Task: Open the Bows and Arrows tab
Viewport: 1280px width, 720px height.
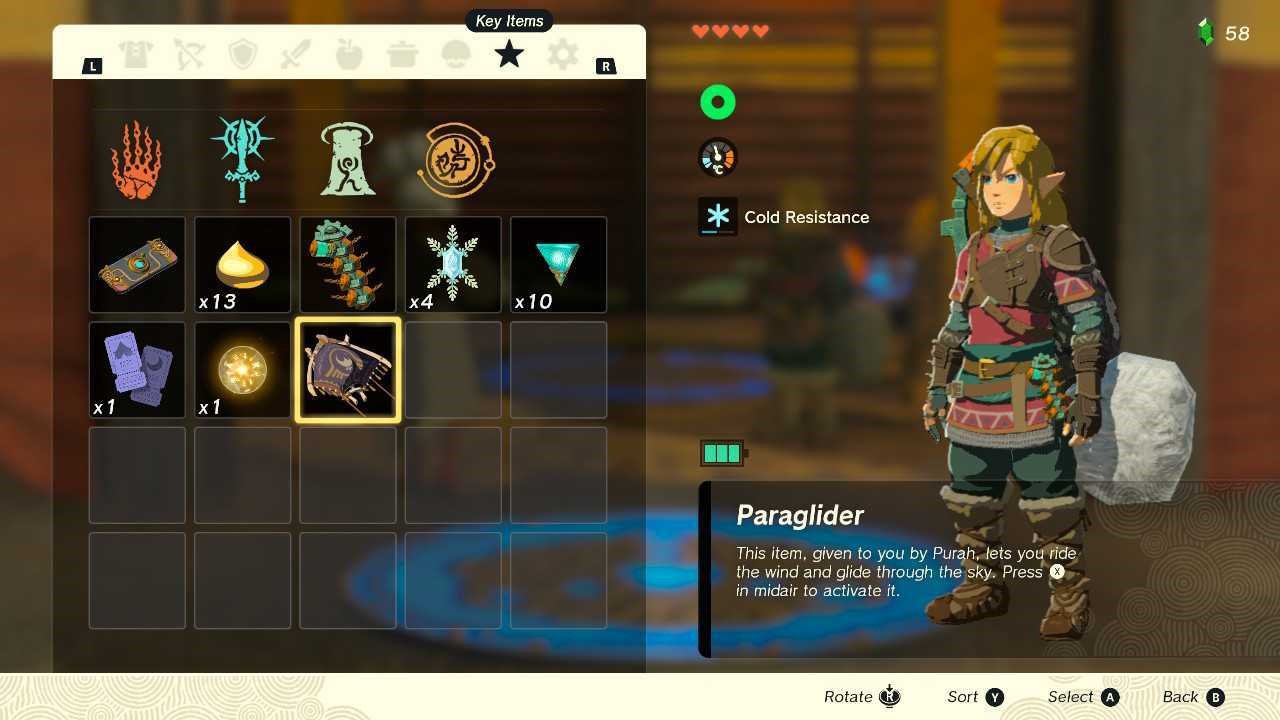Action: coord(189,54)
